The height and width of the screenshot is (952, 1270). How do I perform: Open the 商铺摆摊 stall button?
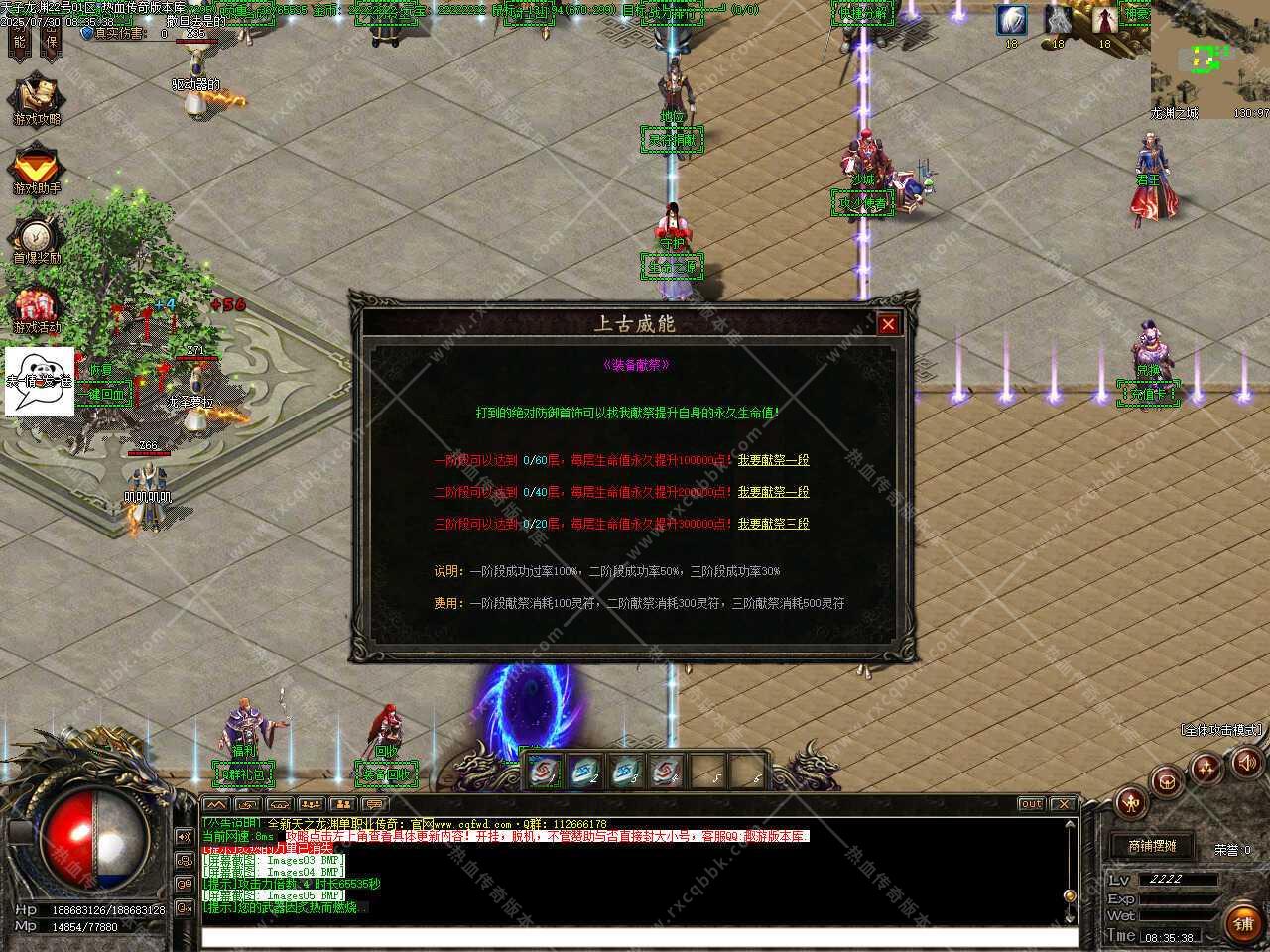[1152, 846]
